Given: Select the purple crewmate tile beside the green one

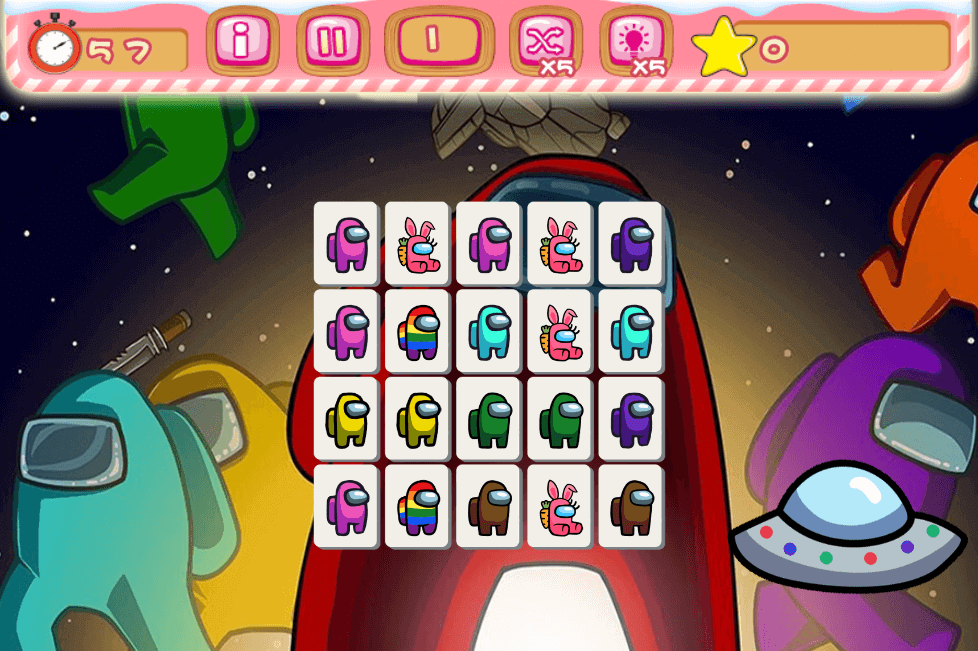Looking at the screenshot, I should coord(630,419).
